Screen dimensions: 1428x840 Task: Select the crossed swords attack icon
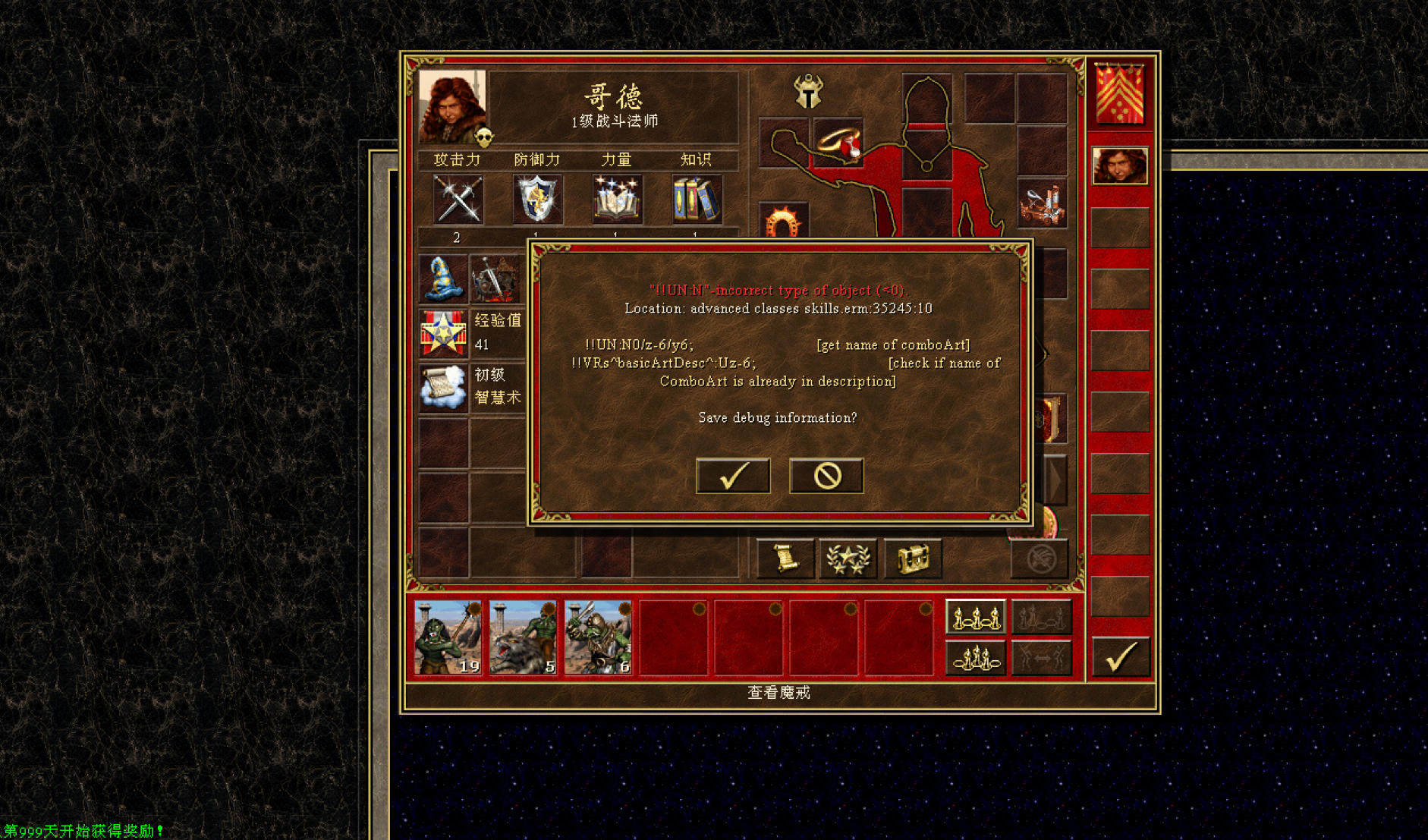(x=458, y=200)
